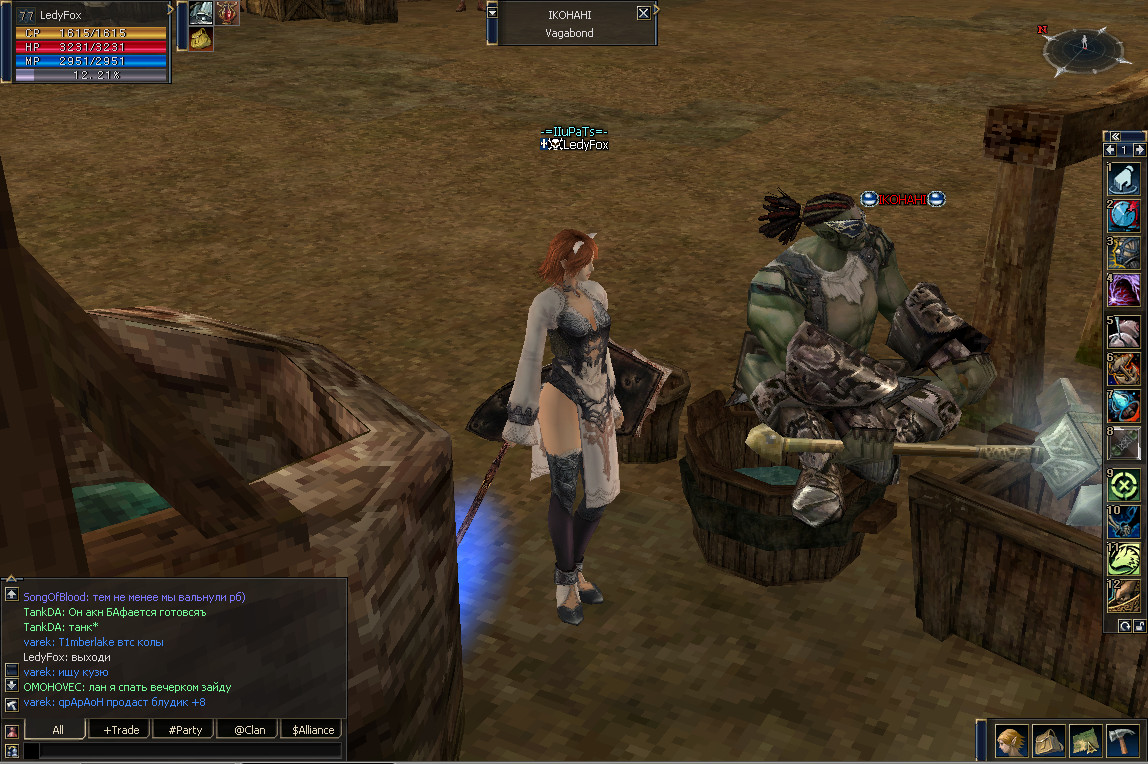Click the compass radar
1148x764 pixels.
coord(1084,50)
